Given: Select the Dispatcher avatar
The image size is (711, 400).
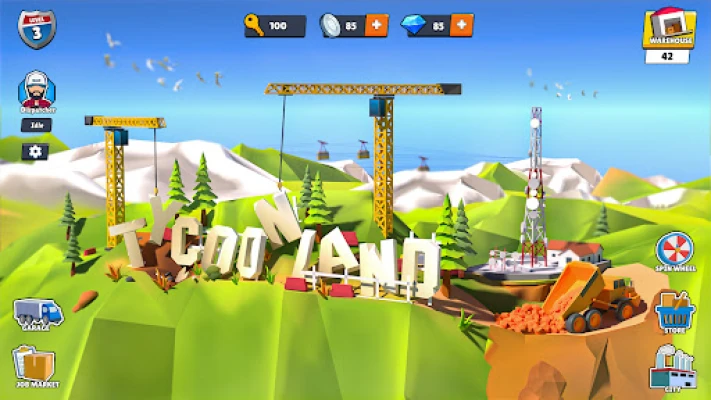Looking at the screenshot, I should tap(36, 92).
